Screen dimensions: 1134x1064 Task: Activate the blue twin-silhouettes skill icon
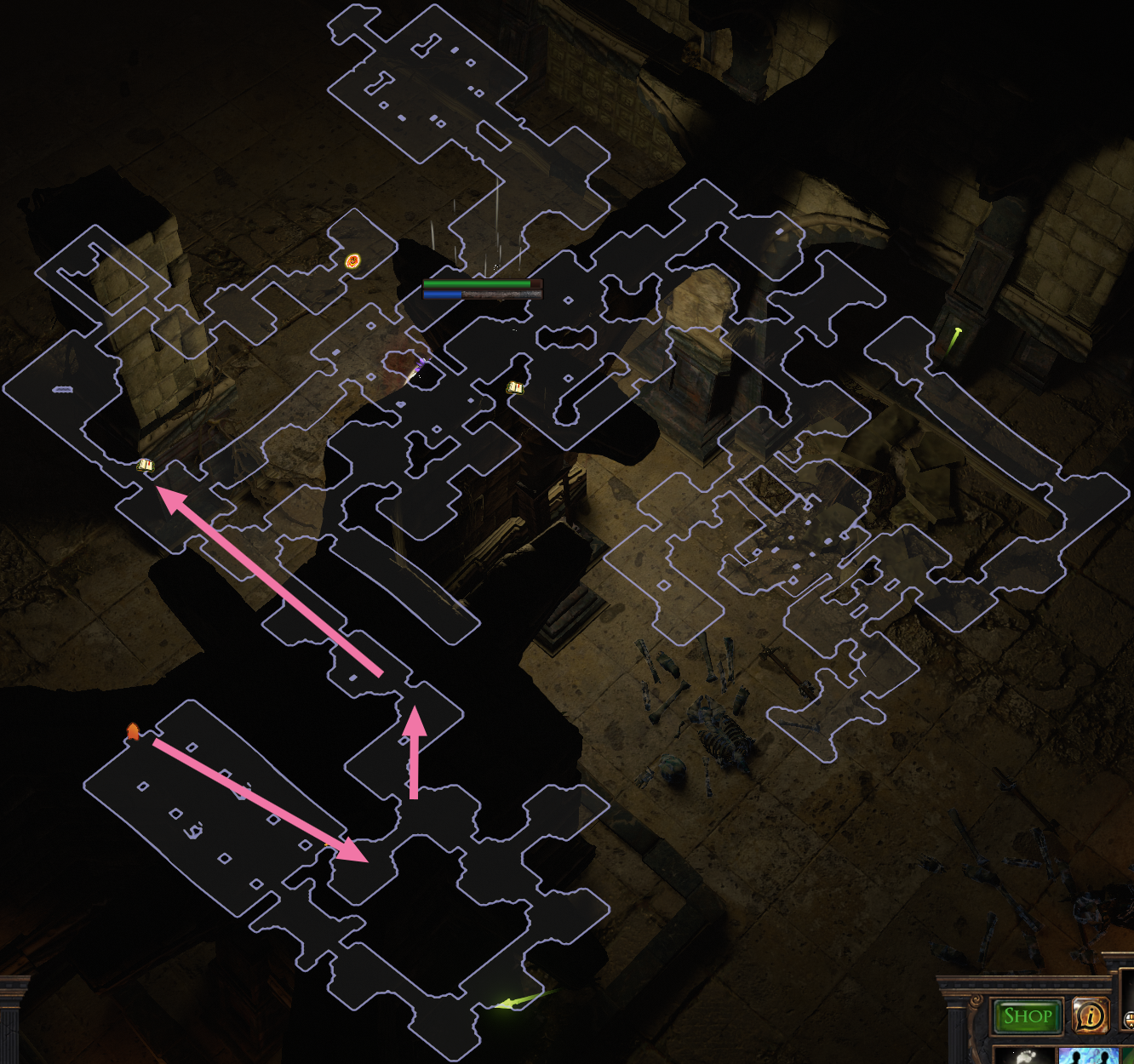pos(1087,1056)
